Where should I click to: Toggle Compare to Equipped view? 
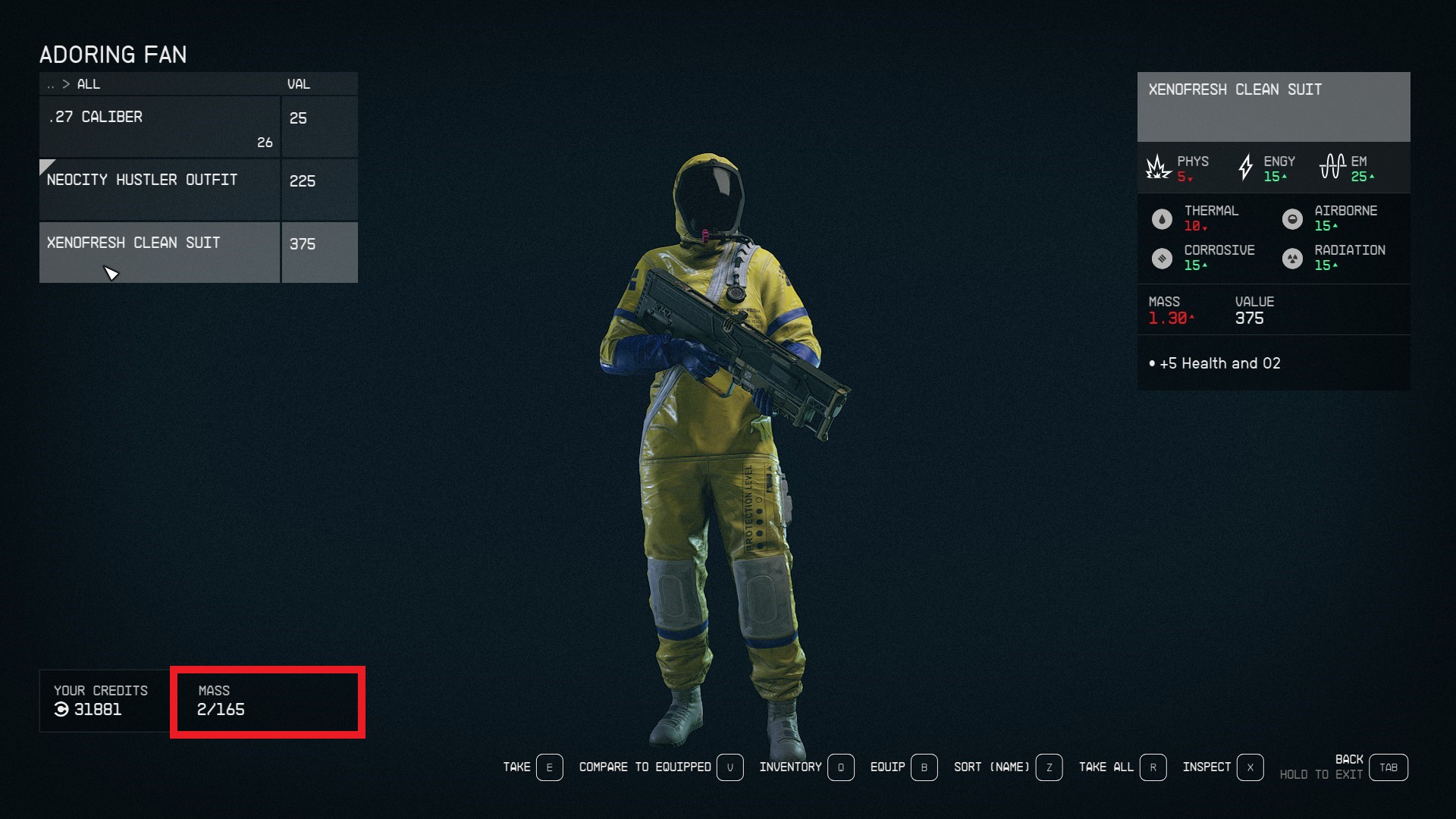pyautogui.click(x=645, y=767)
